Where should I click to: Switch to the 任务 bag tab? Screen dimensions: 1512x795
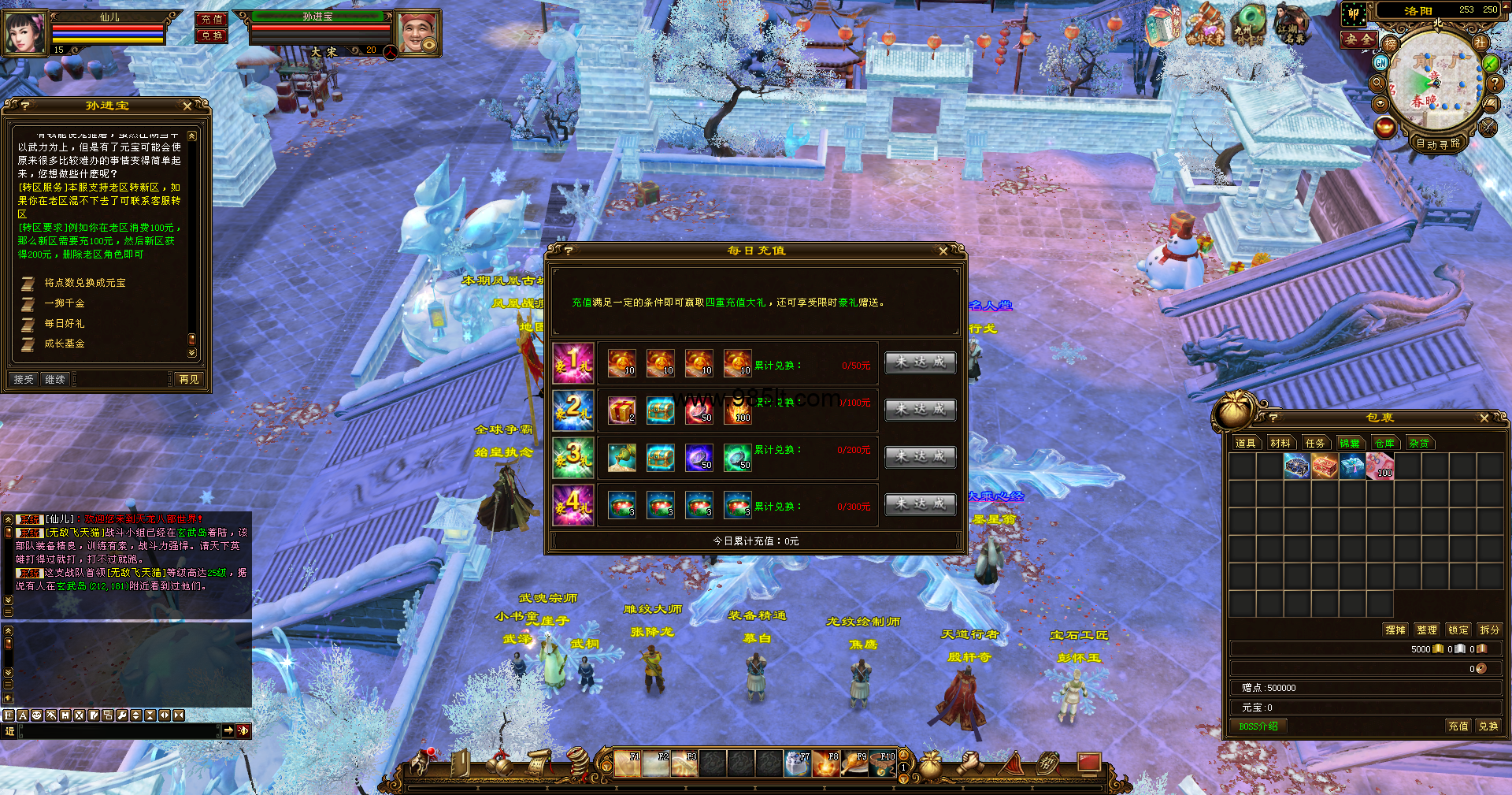point(1315,443)
